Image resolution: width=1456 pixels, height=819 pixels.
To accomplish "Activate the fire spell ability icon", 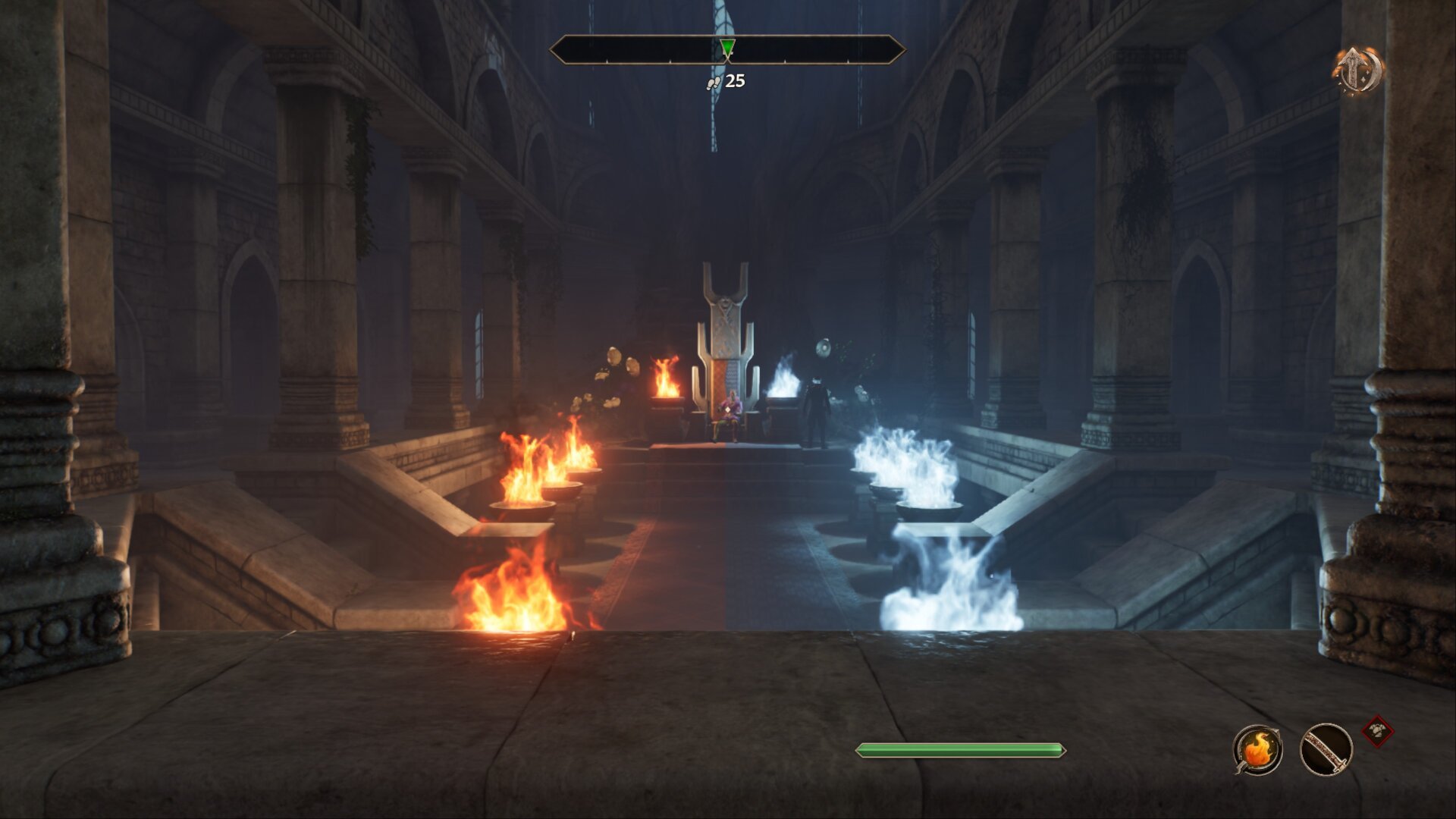I will tap(1257, 750).
